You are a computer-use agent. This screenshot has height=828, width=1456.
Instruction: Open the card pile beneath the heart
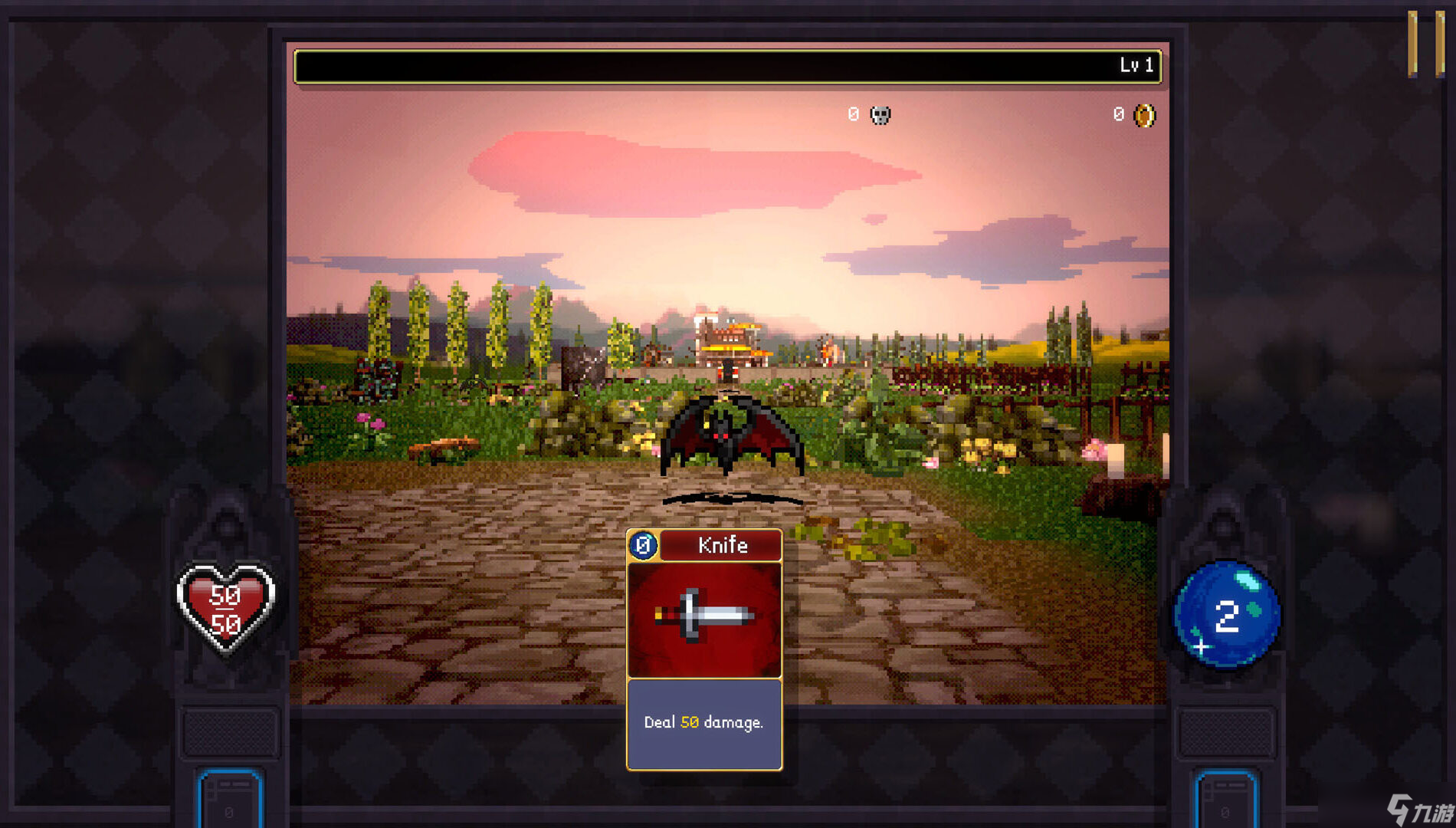pyautogui.click(x=230, y=800)
